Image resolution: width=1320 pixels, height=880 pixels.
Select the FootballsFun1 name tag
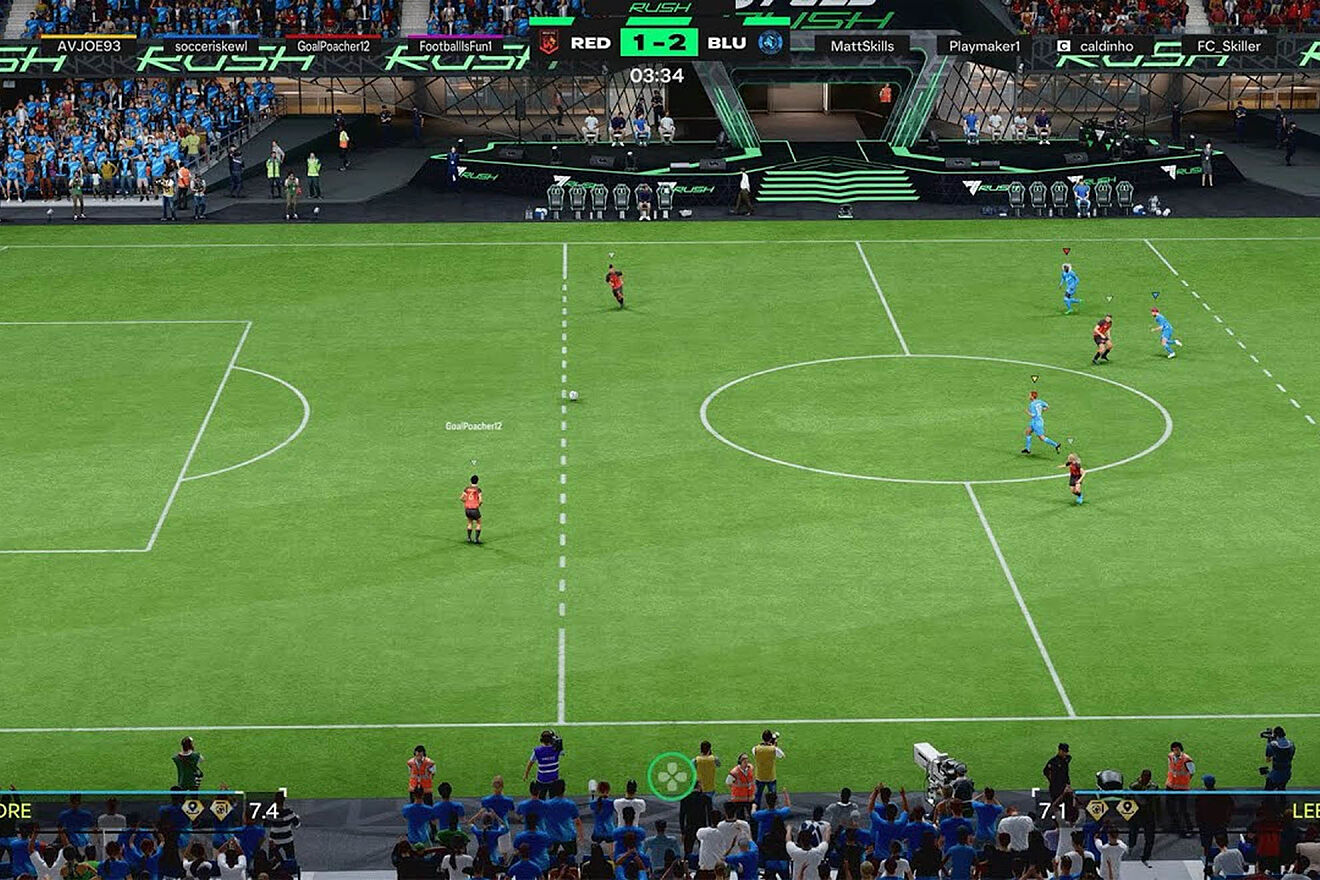pos(455,46)
